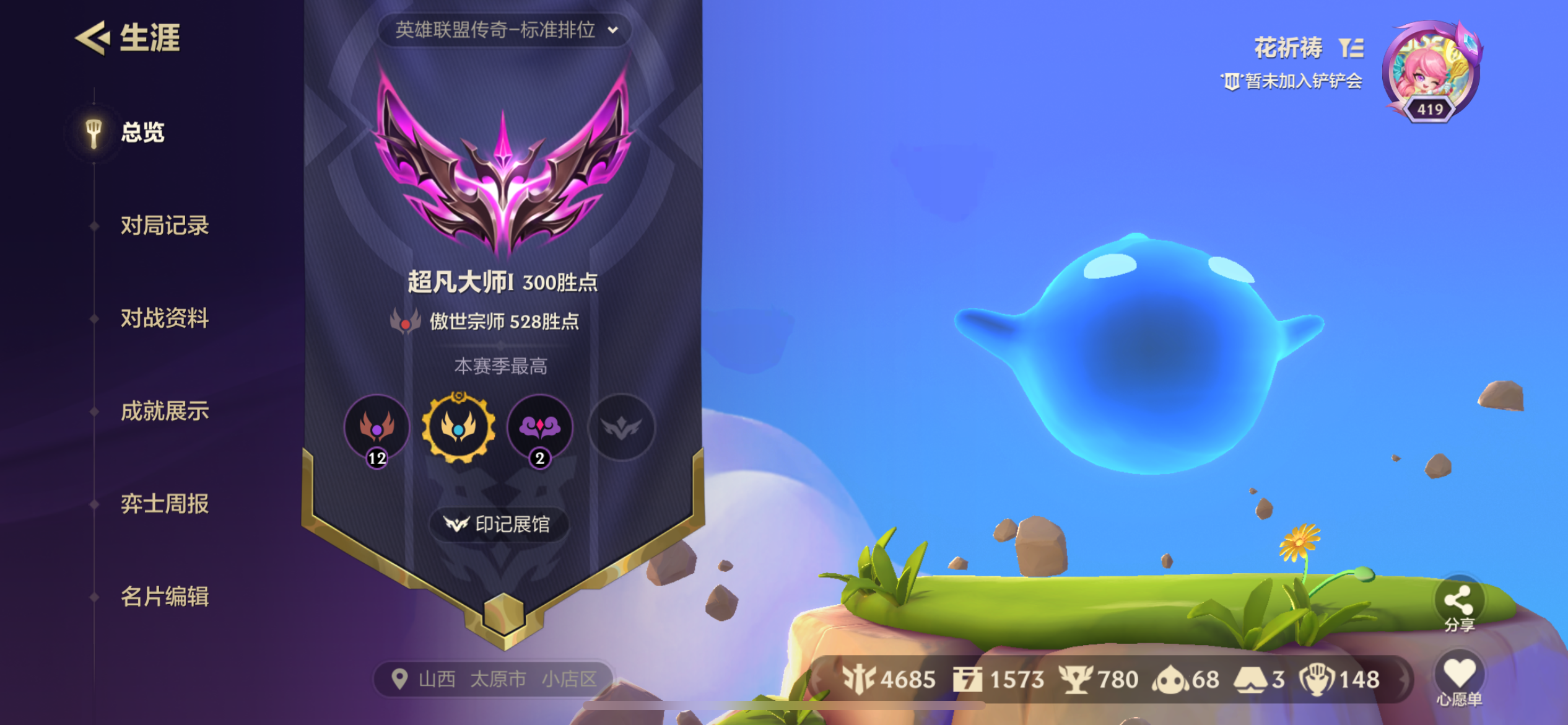Select the golden highlighted season rank badge
This screenshot has width=1568, height=725.
coord(458,429)
